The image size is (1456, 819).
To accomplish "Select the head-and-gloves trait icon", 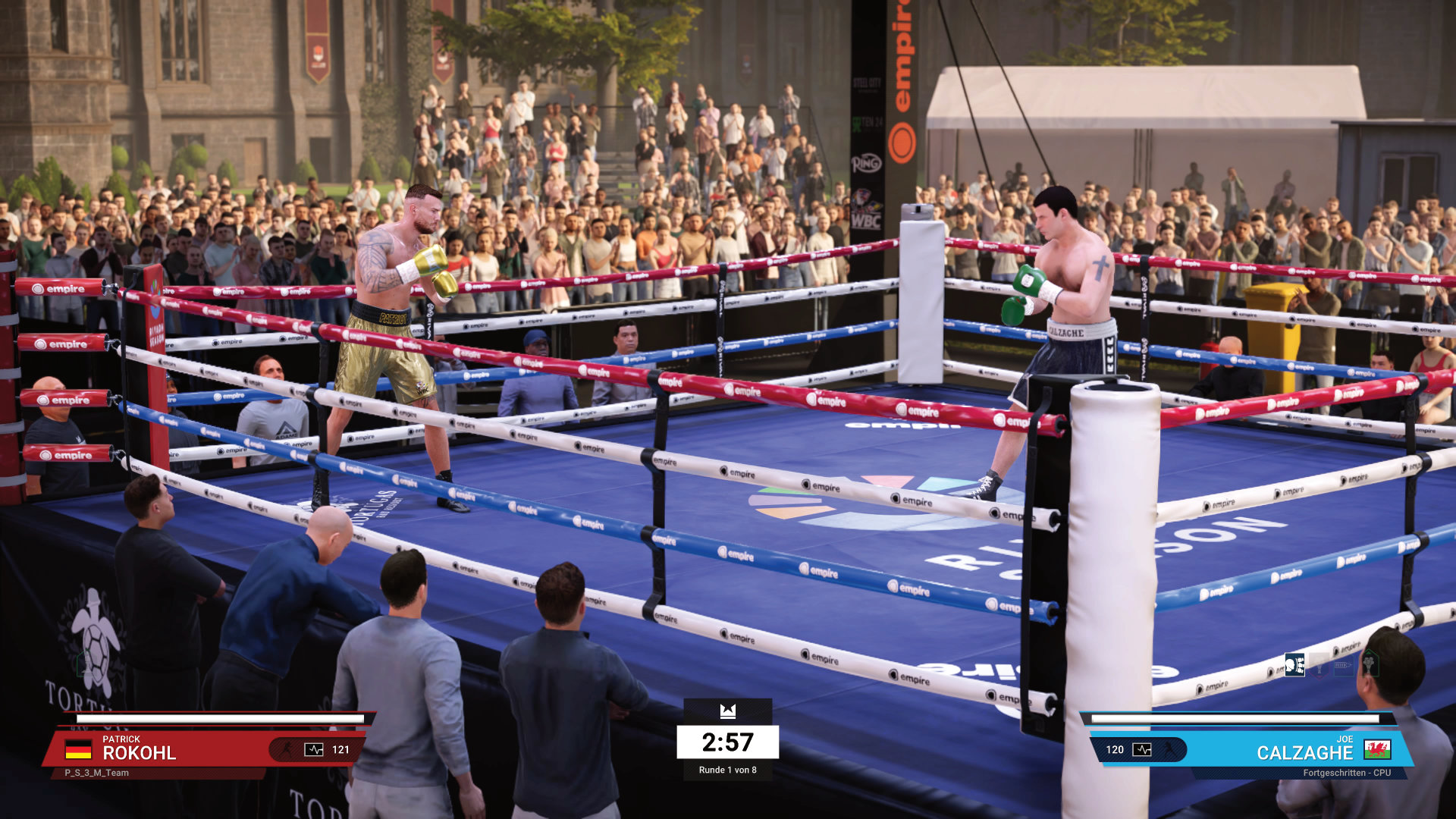I will 1294,665.
